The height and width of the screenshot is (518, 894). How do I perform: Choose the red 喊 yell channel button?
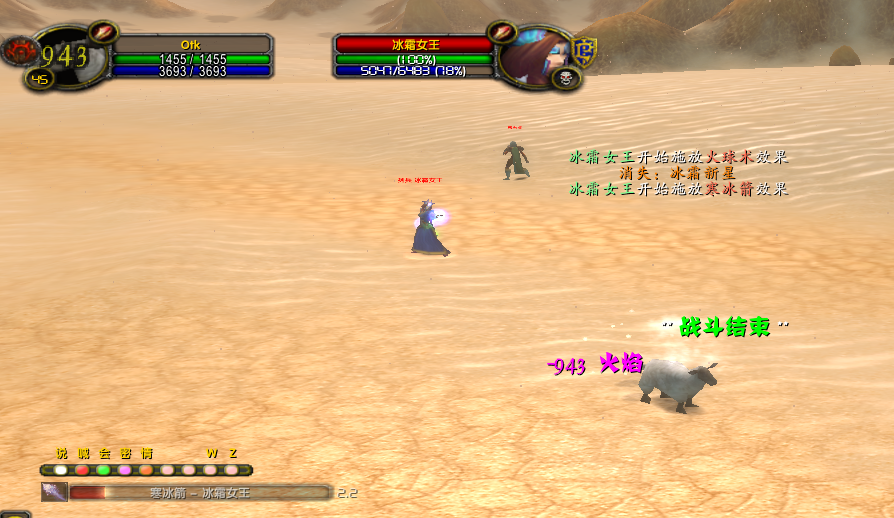pyautogui.click(x=82, y=470)
